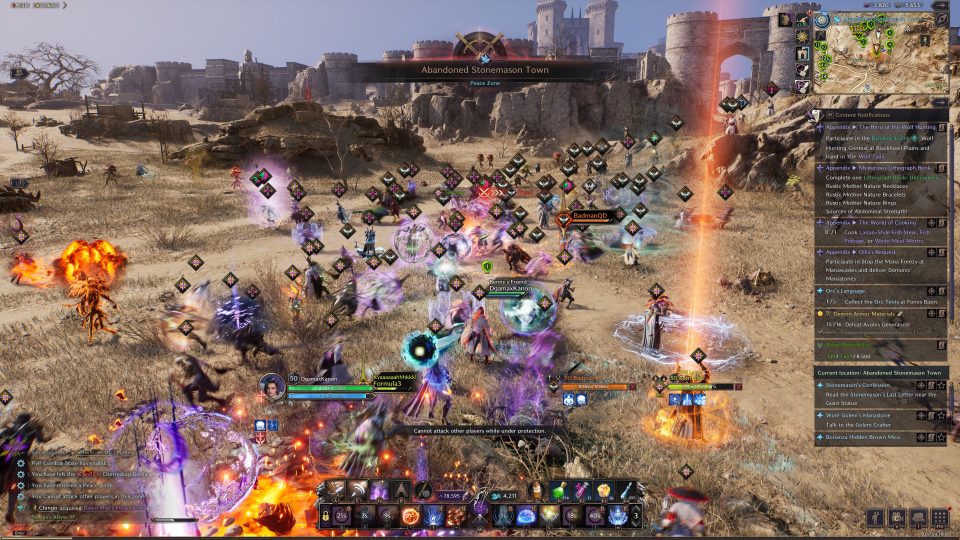Open the grid main menu button
Viewport: 960px width, 540px height.
click(939, 517)
